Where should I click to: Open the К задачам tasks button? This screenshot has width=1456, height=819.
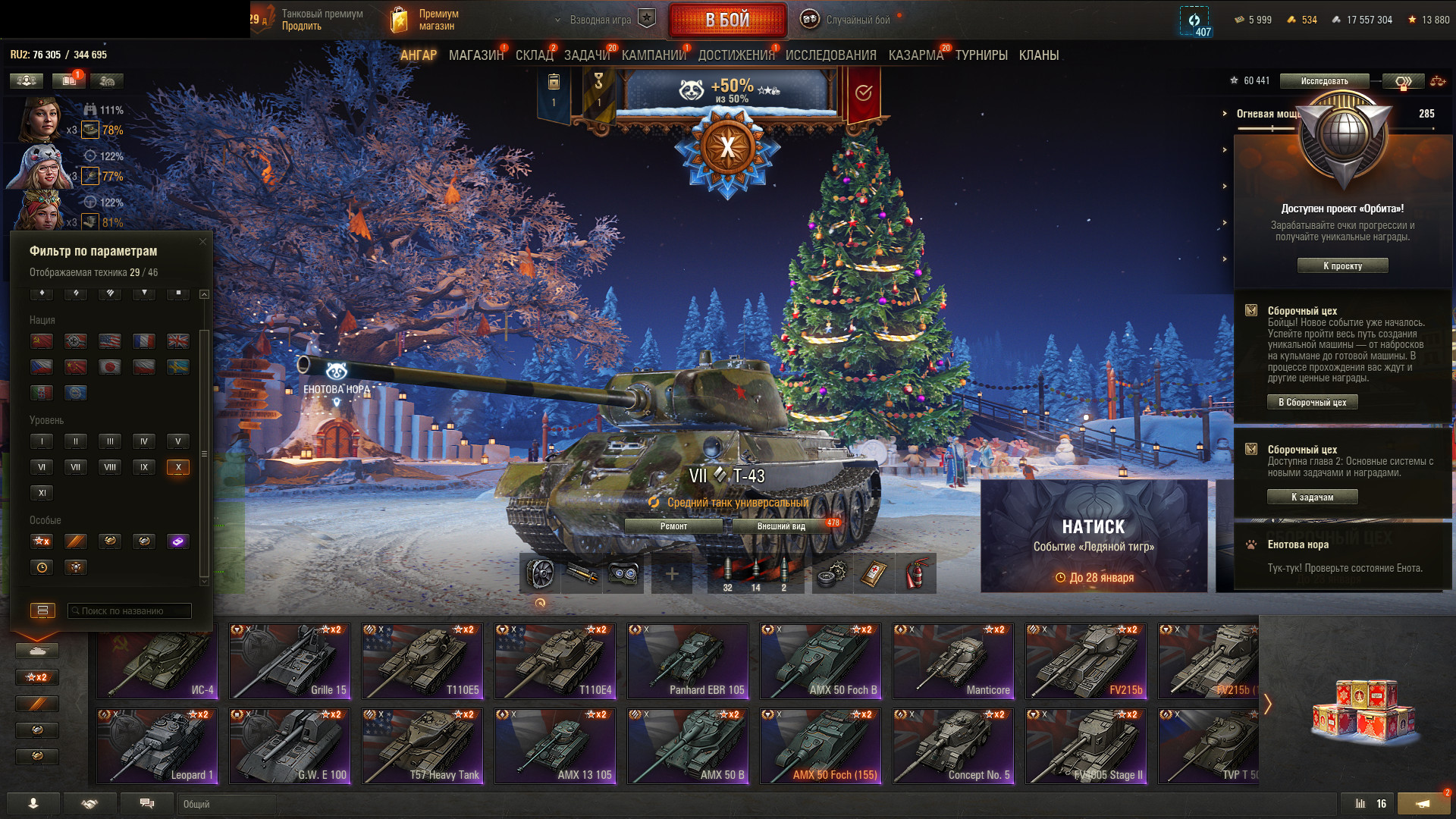tap(1312, 497)
